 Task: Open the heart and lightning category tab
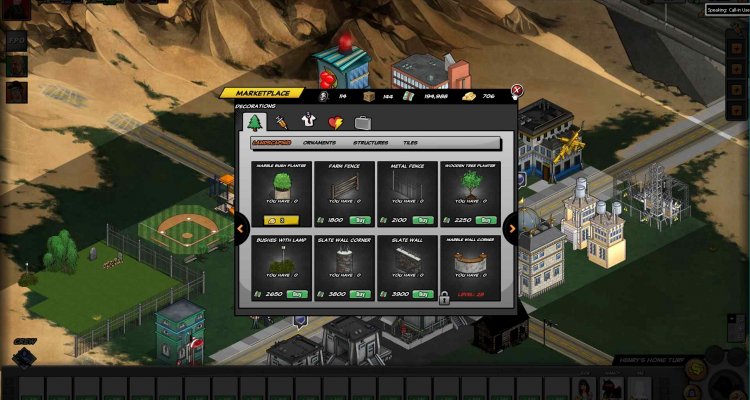pos(336,122)
